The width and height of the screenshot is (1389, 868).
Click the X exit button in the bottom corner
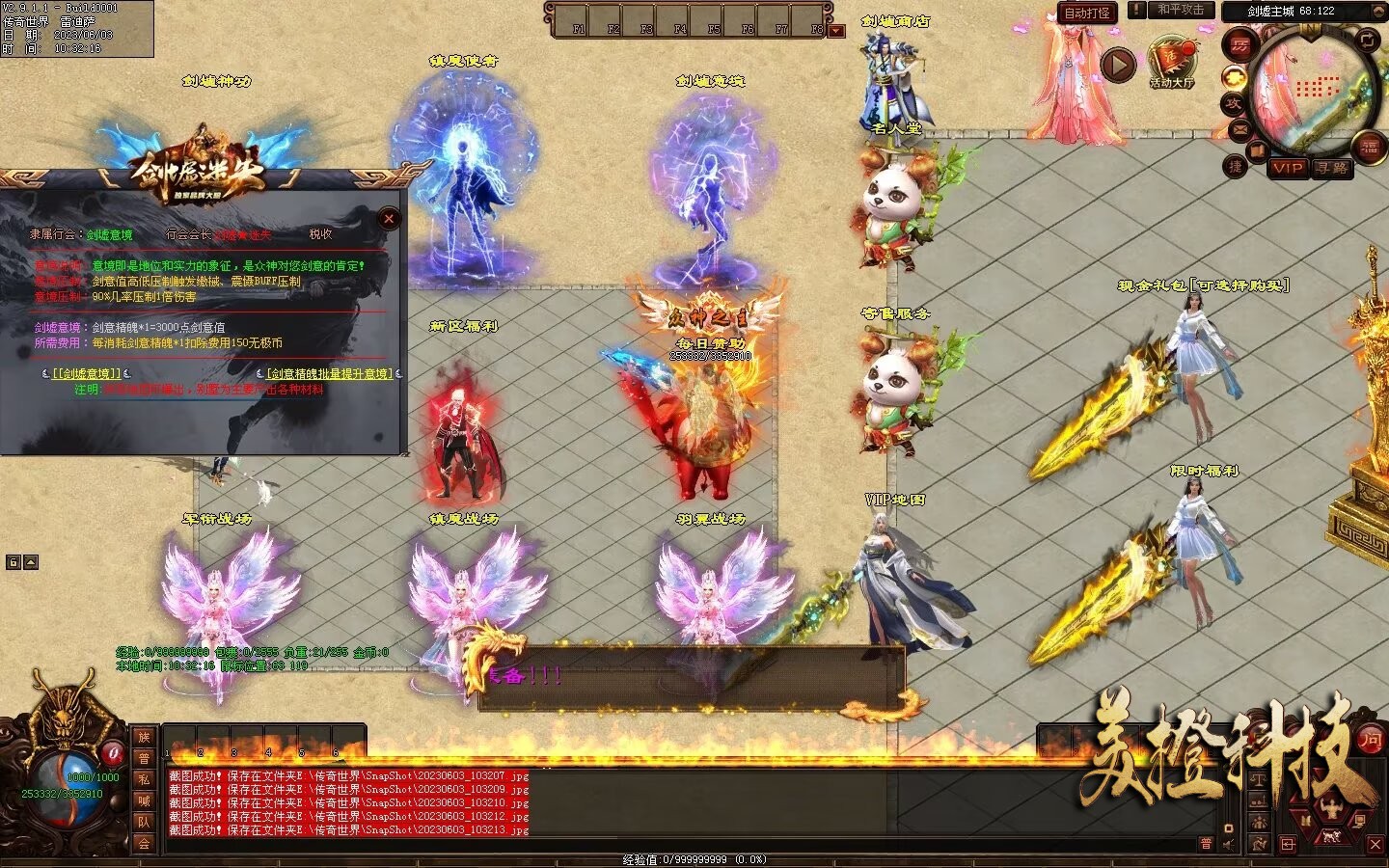1375,844
